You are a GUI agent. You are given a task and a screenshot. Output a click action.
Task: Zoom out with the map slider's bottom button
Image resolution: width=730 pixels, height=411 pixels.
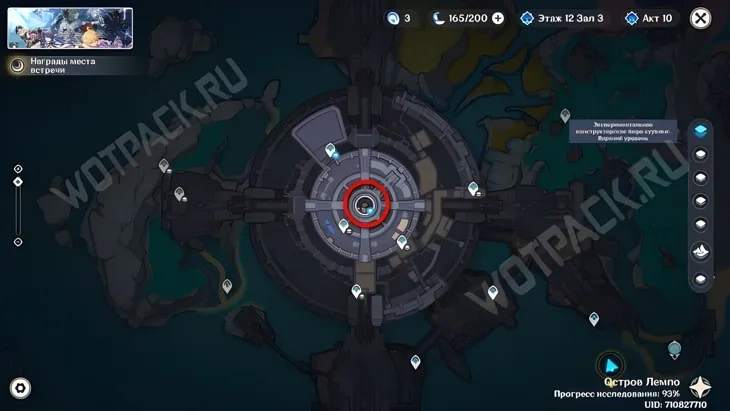(18, 242)
